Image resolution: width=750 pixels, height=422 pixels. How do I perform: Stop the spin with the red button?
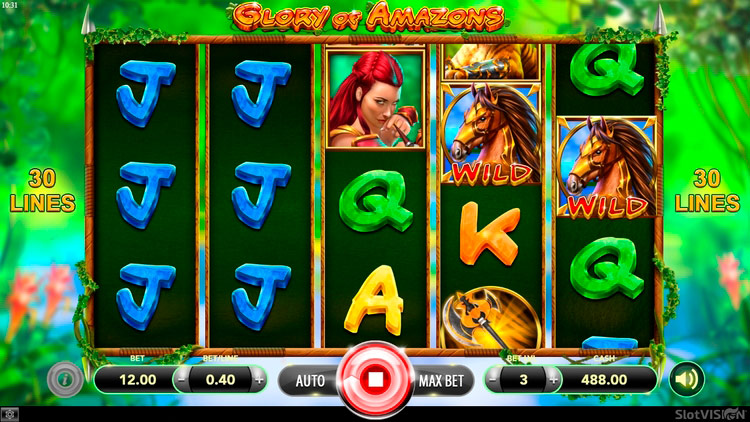[x=375, y=380]
